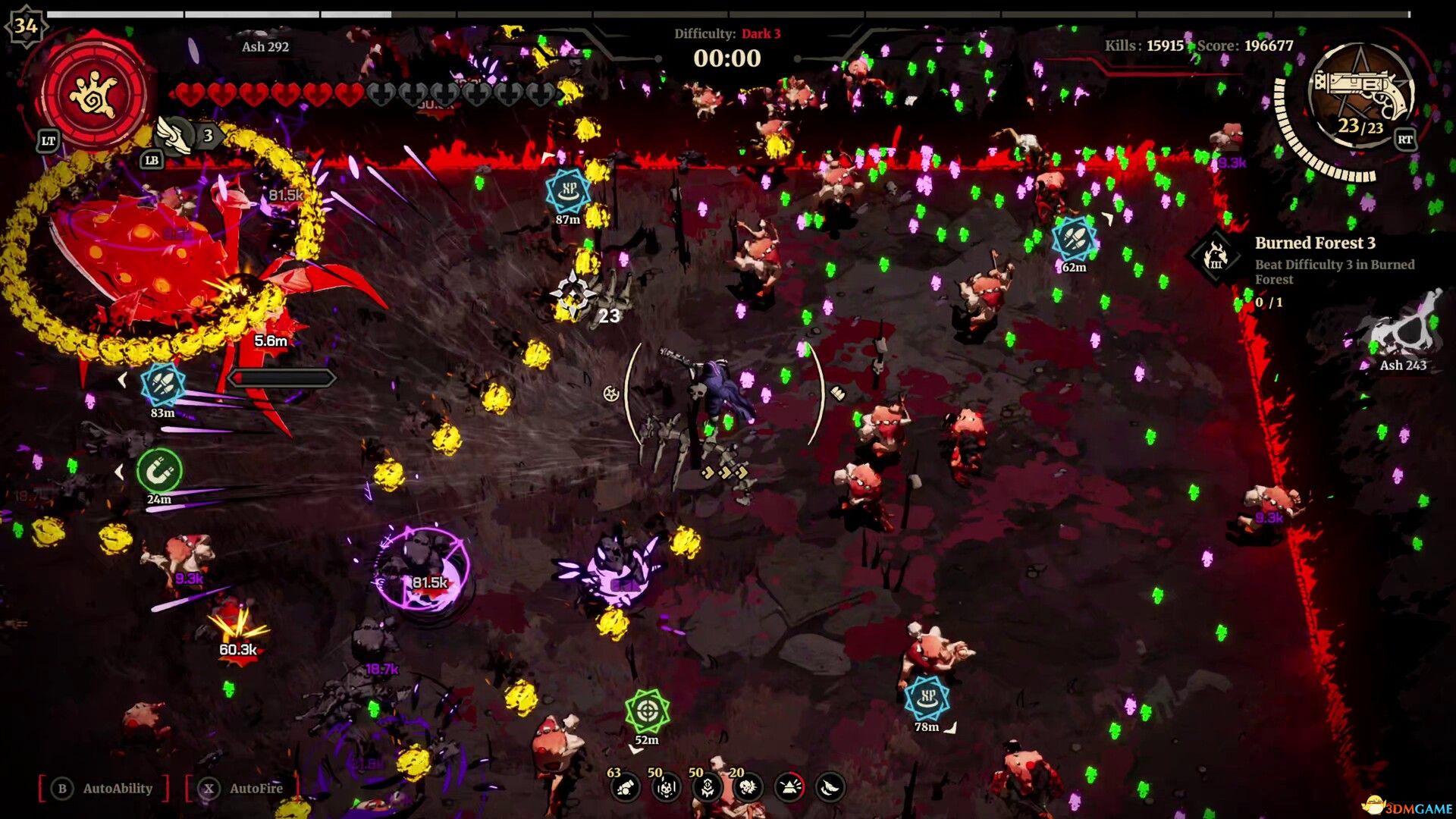Select the skull with bars upgrade icon
Image resolution: width=1456 pixels, height=819 pixels.
pos(666,789)
